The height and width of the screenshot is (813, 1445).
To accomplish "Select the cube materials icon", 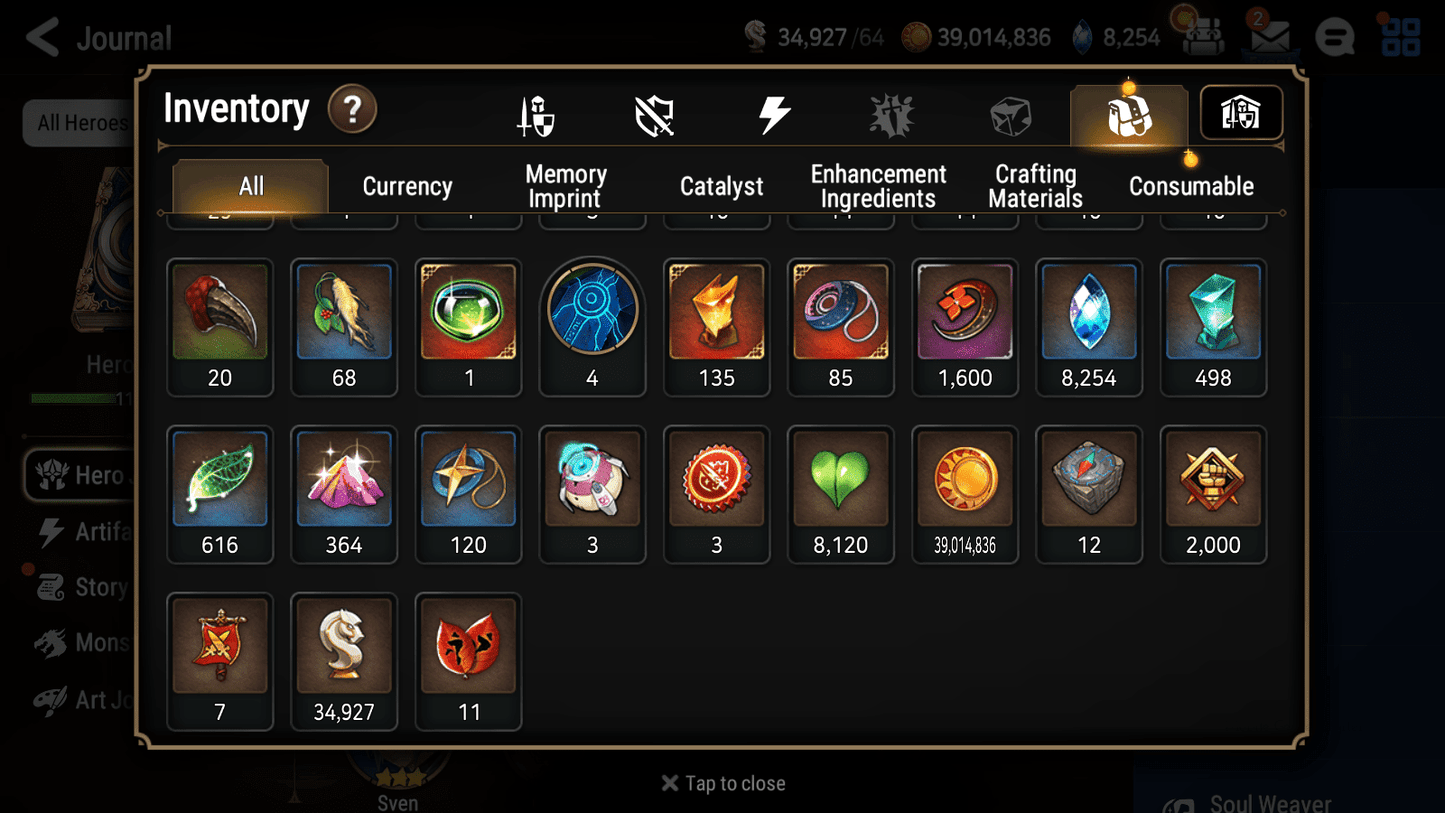I will (x=1010, y=114).
